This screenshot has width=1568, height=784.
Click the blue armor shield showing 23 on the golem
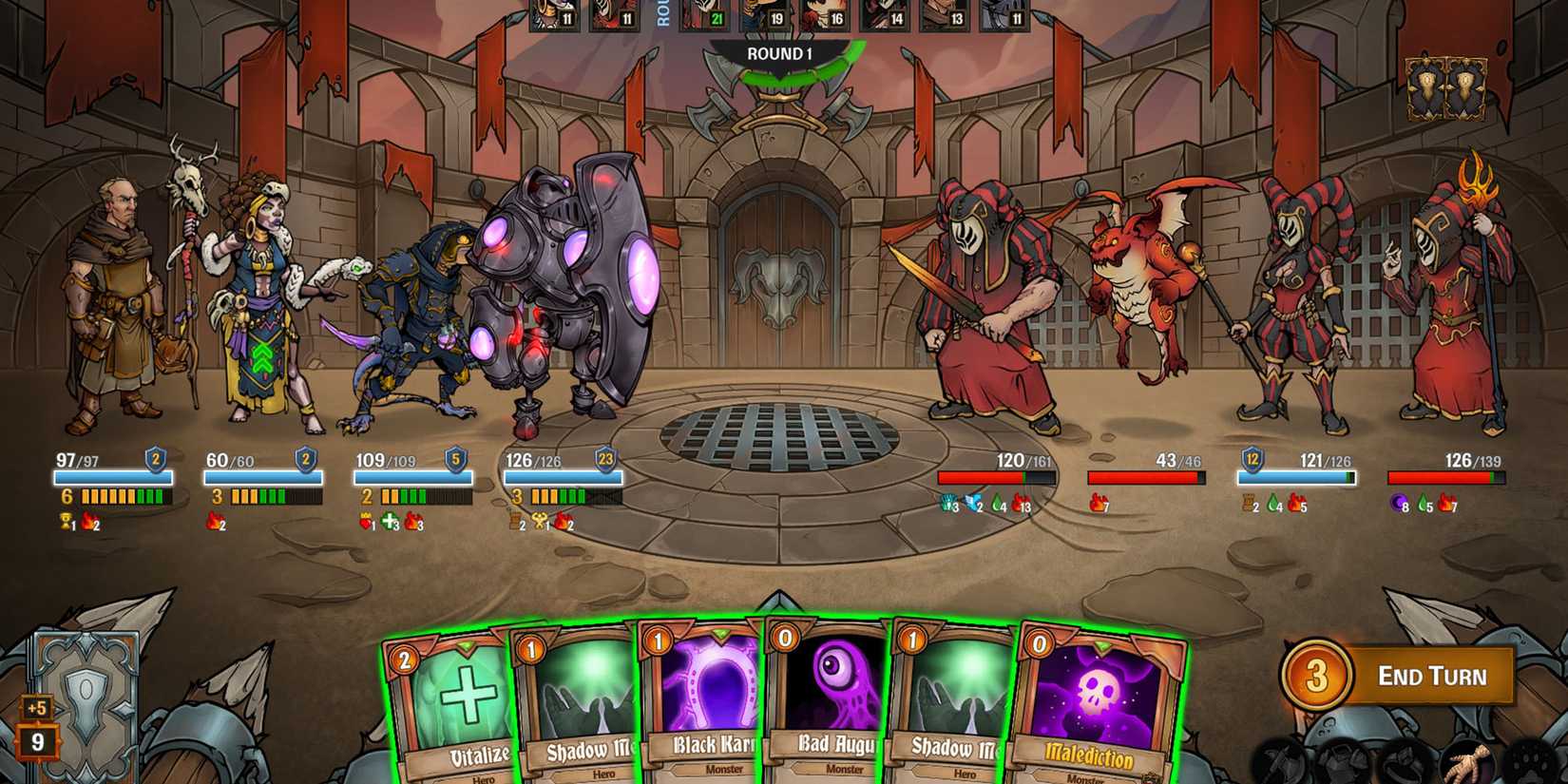tap(606, 461)
